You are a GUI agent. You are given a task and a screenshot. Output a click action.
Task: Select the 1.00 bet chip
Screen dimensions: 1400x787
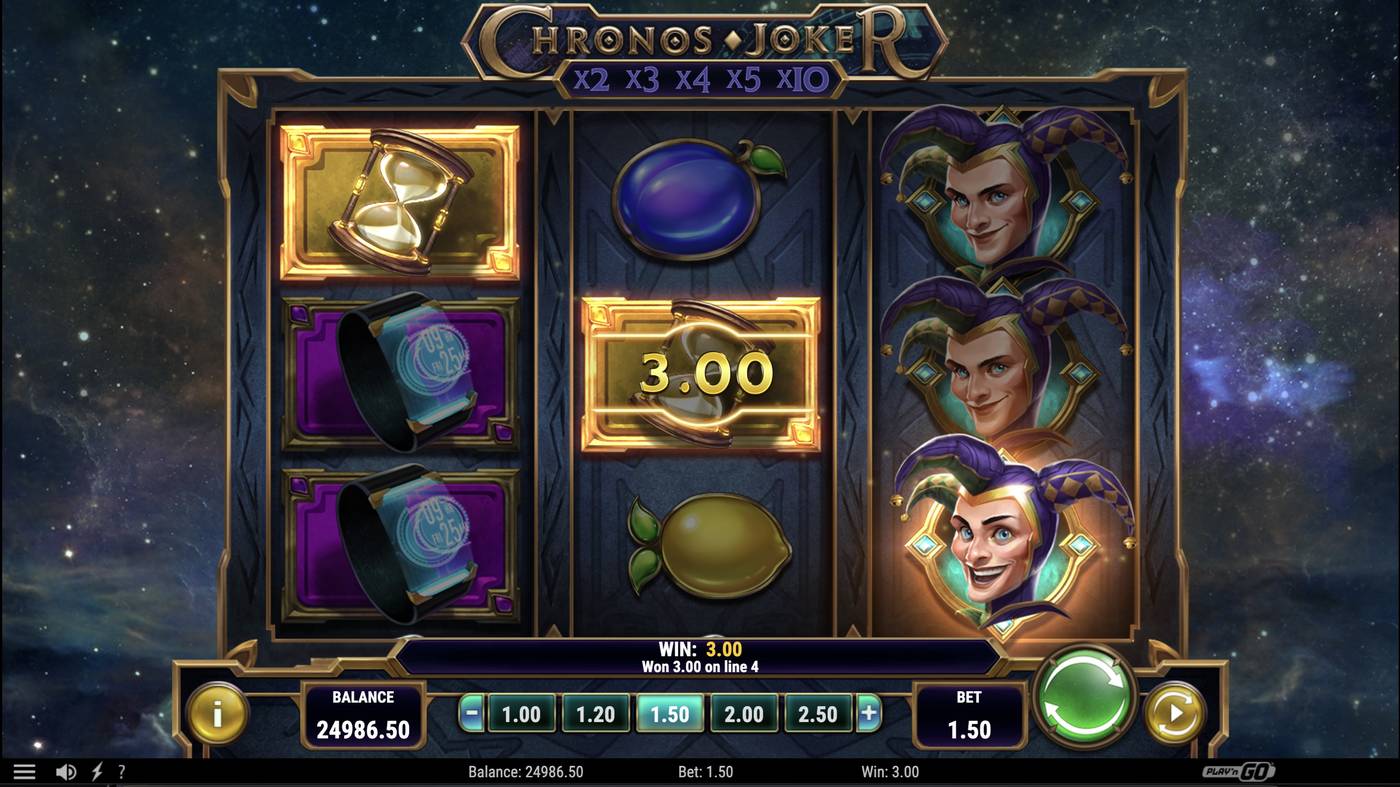pyautogui.click(x=521, y=714)
